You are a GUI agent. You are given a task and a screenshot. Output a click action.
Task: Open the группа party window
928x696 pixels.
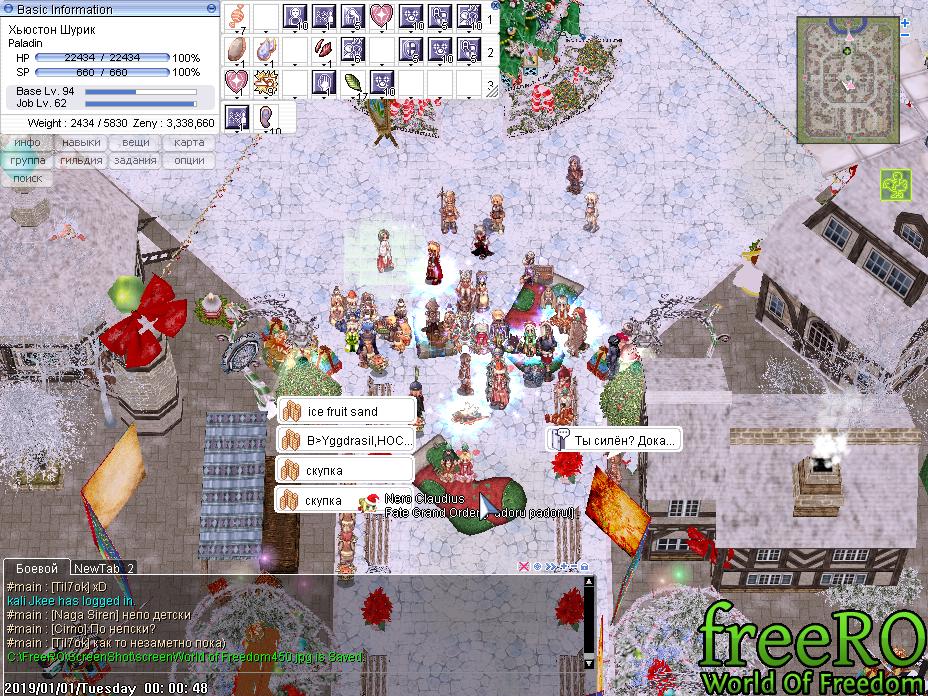(x=27, y=161)
